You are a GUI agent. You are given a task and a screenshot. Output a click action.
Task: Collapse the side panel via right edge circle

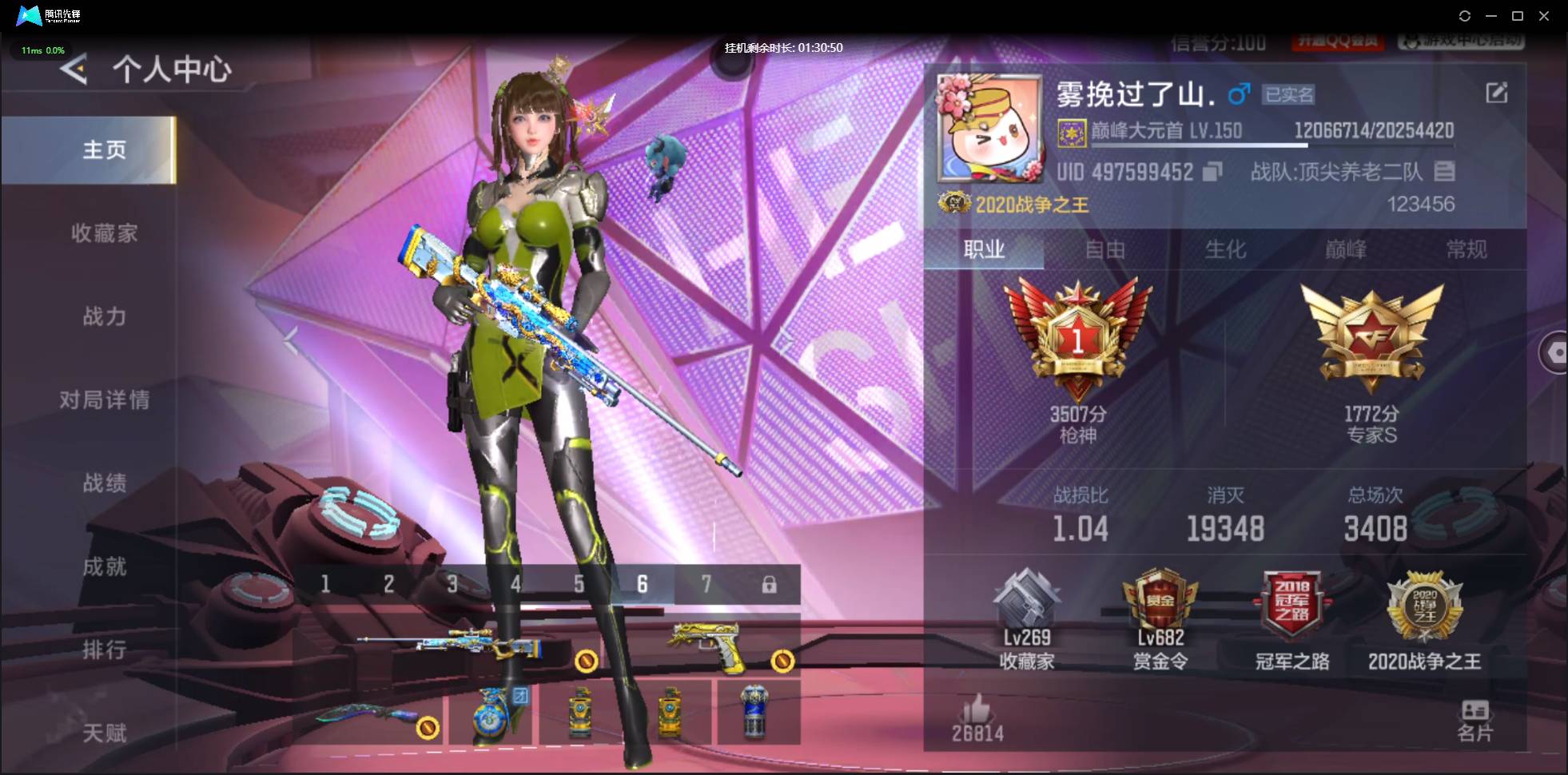click(x=1557, y=352)
